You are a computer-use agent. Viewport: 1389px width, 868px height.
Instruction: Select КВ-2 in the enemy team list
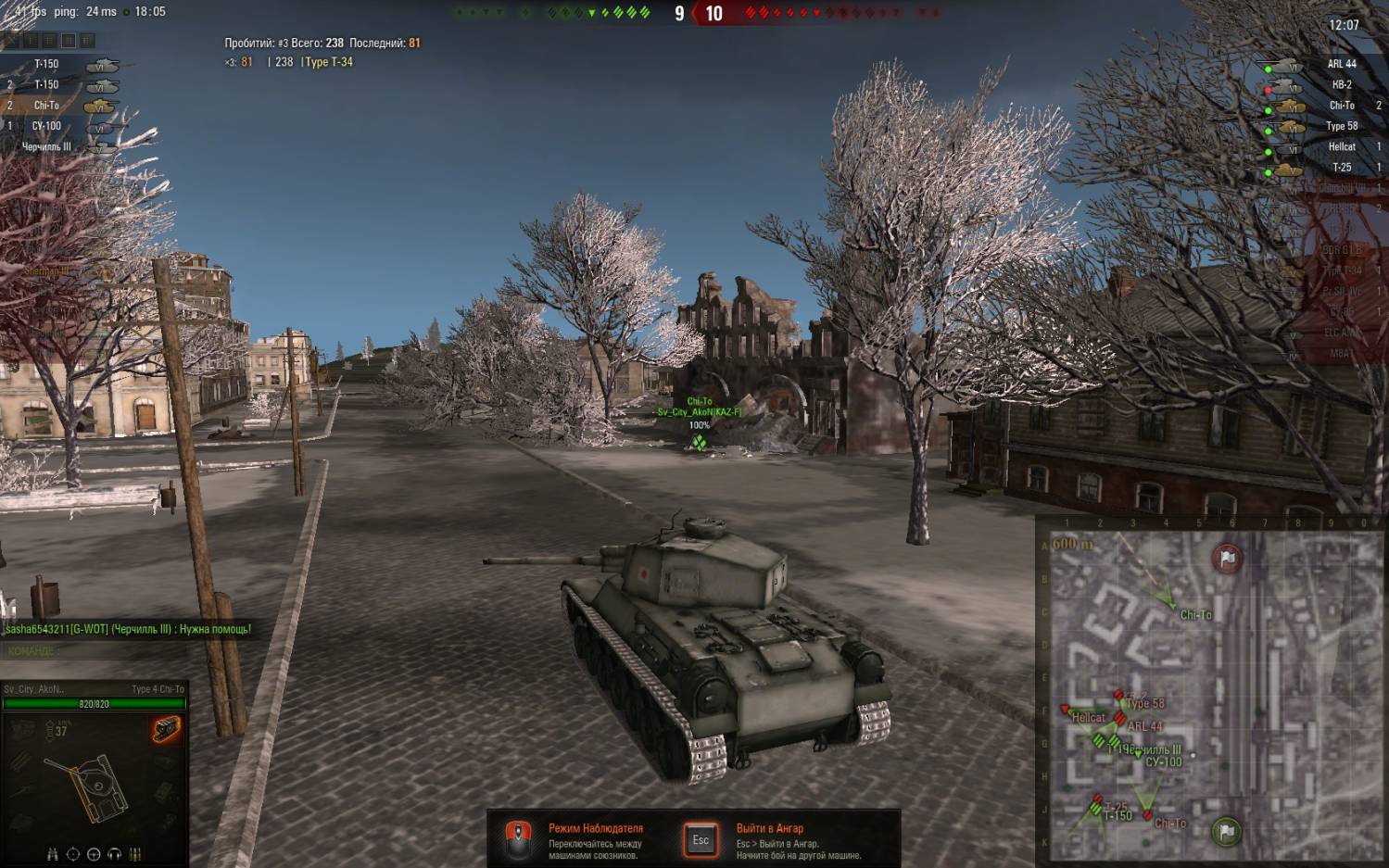[x=1341, y=84]
